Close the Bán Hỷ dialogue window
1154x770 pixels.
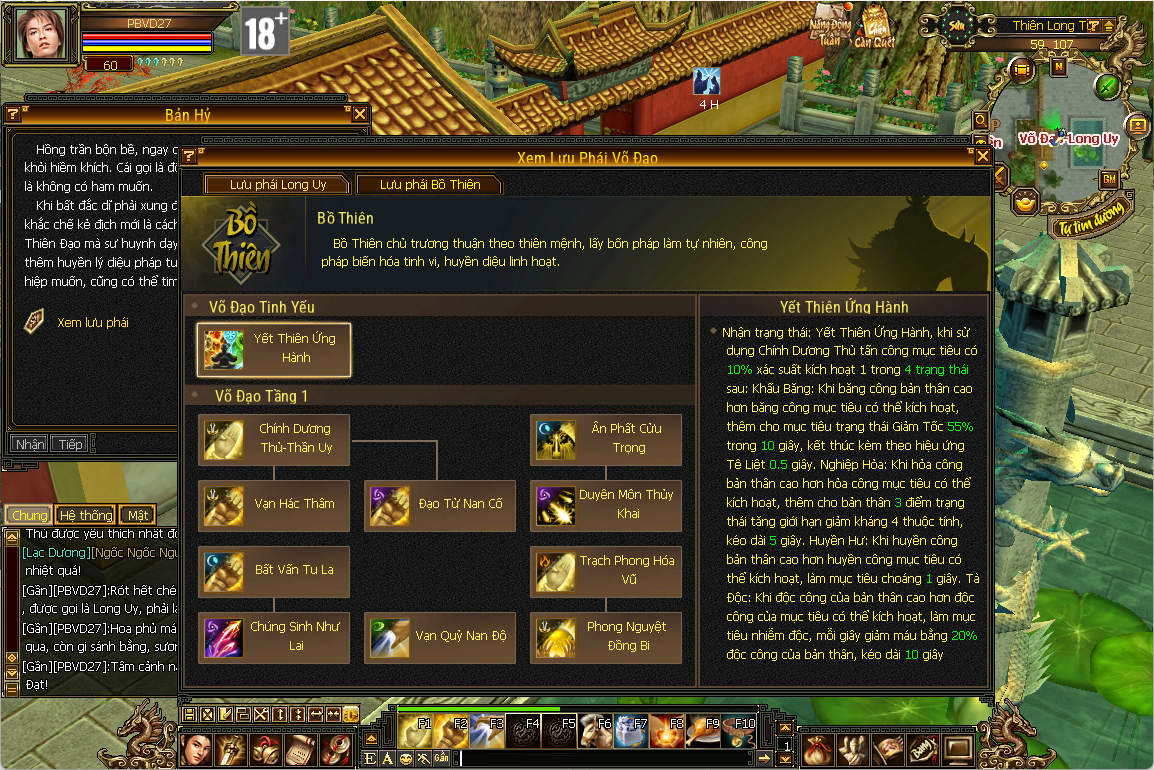click(360, 114)
